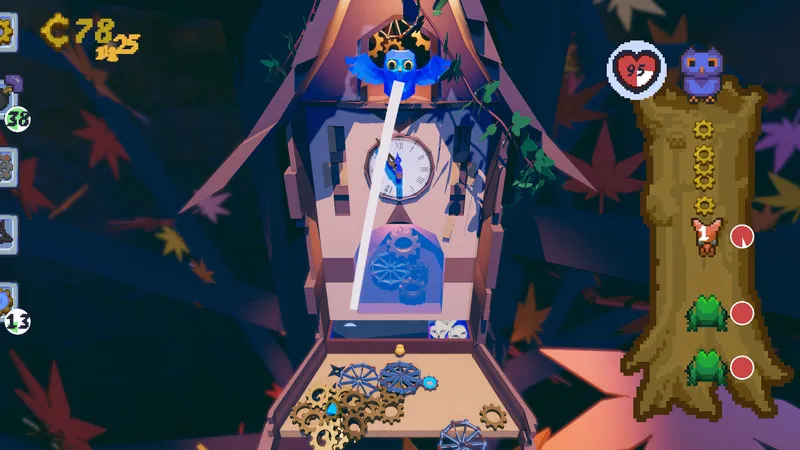Viewport: 800px width, 450px height.
Task: Select the blue gear with count 13
Action: click(x=9, y=304)
